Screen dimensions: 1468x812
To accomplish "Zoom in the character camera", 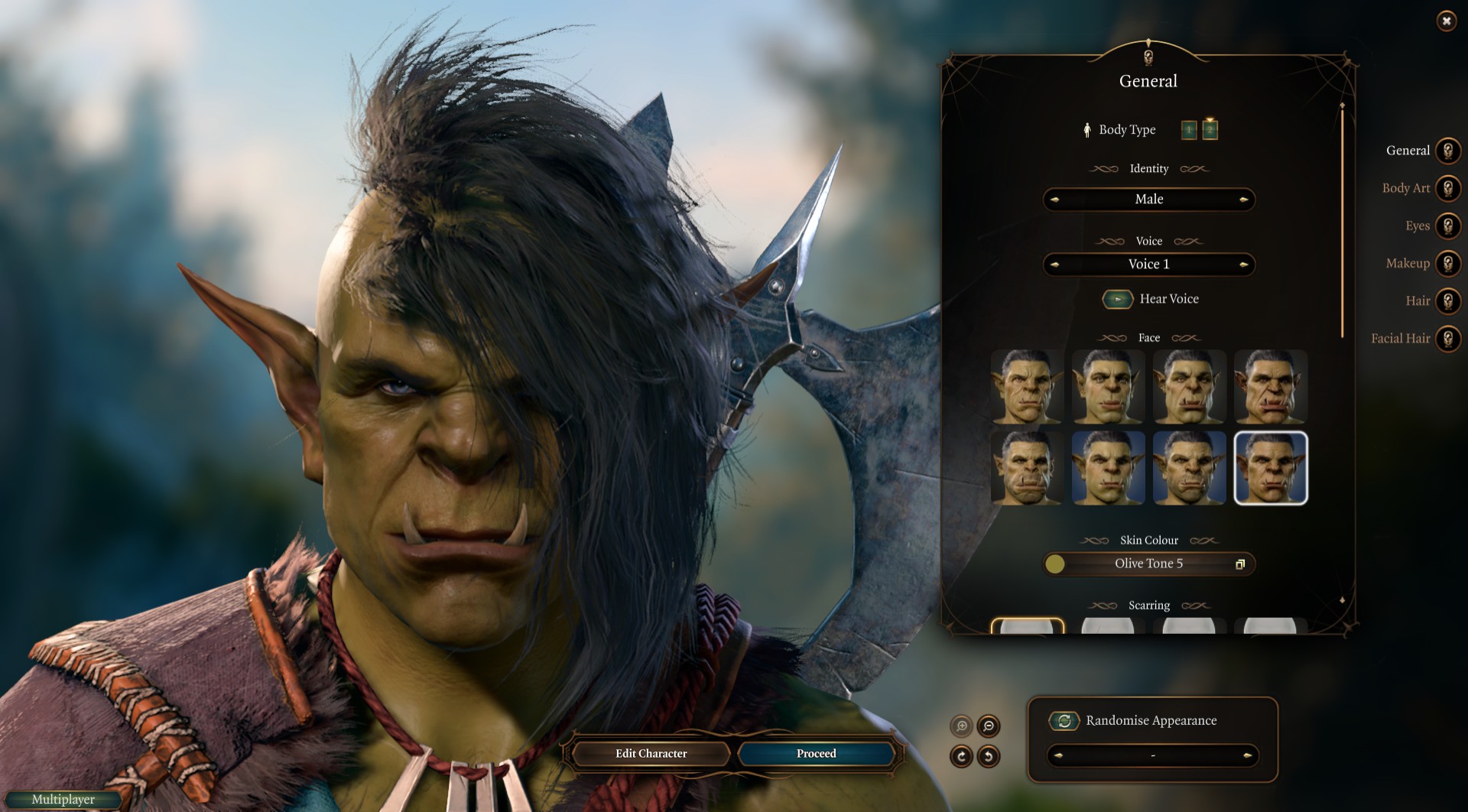I will point(961,726).
